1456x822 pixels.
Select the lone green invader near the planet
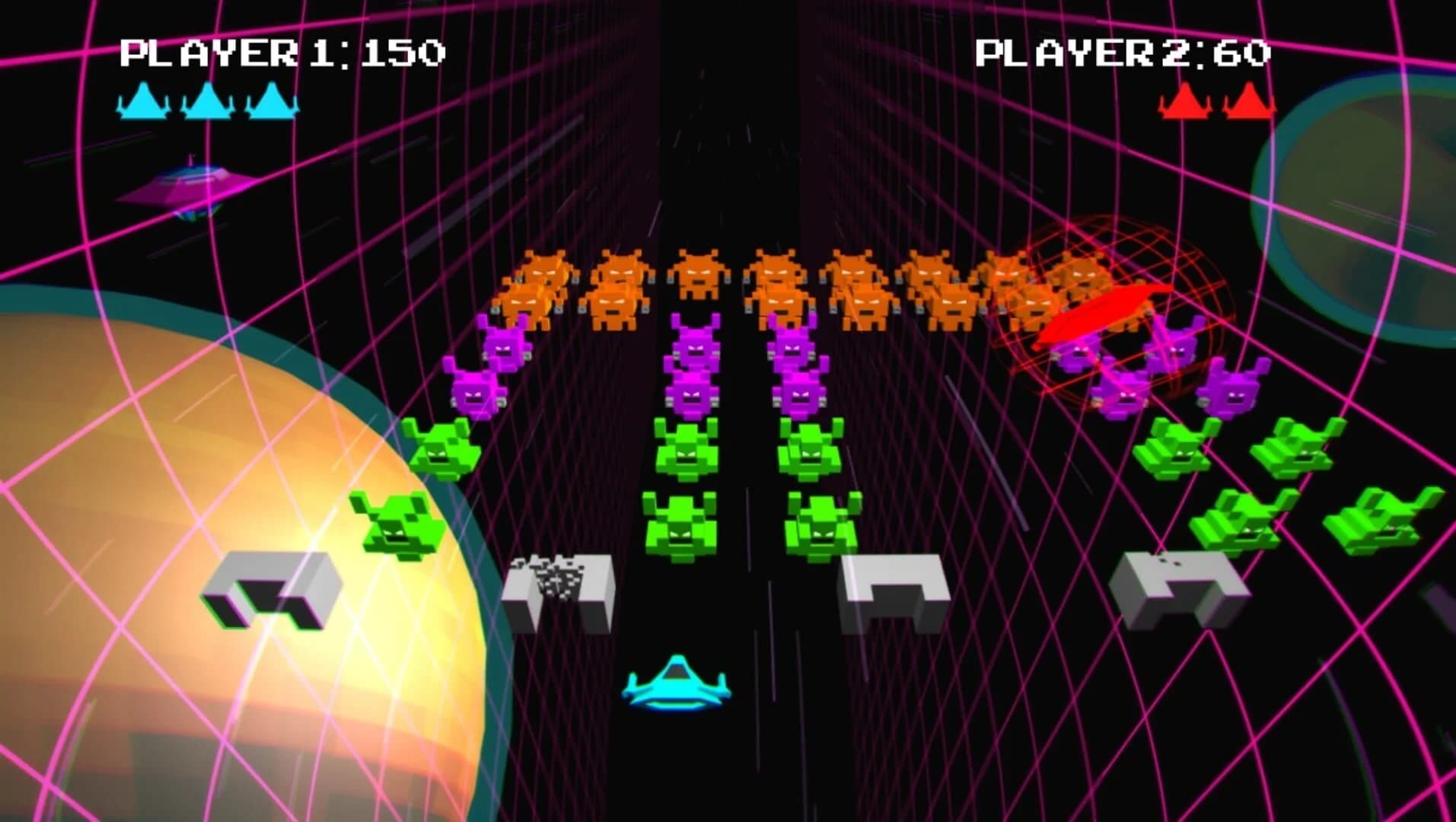[x=397, y=522]
